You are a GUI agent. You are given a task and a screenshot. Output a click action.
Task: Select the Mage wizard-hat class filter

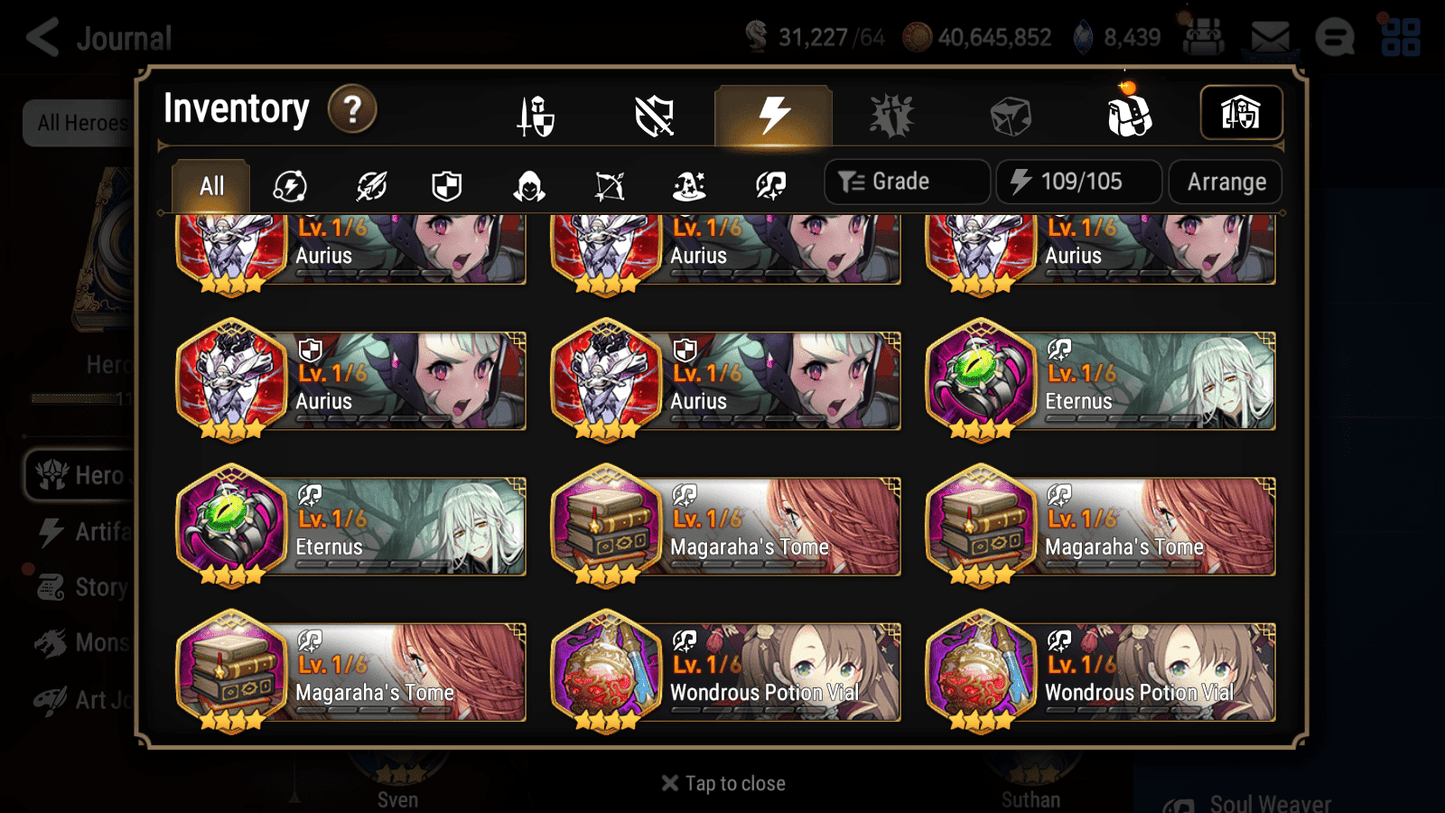click(688, 184)
